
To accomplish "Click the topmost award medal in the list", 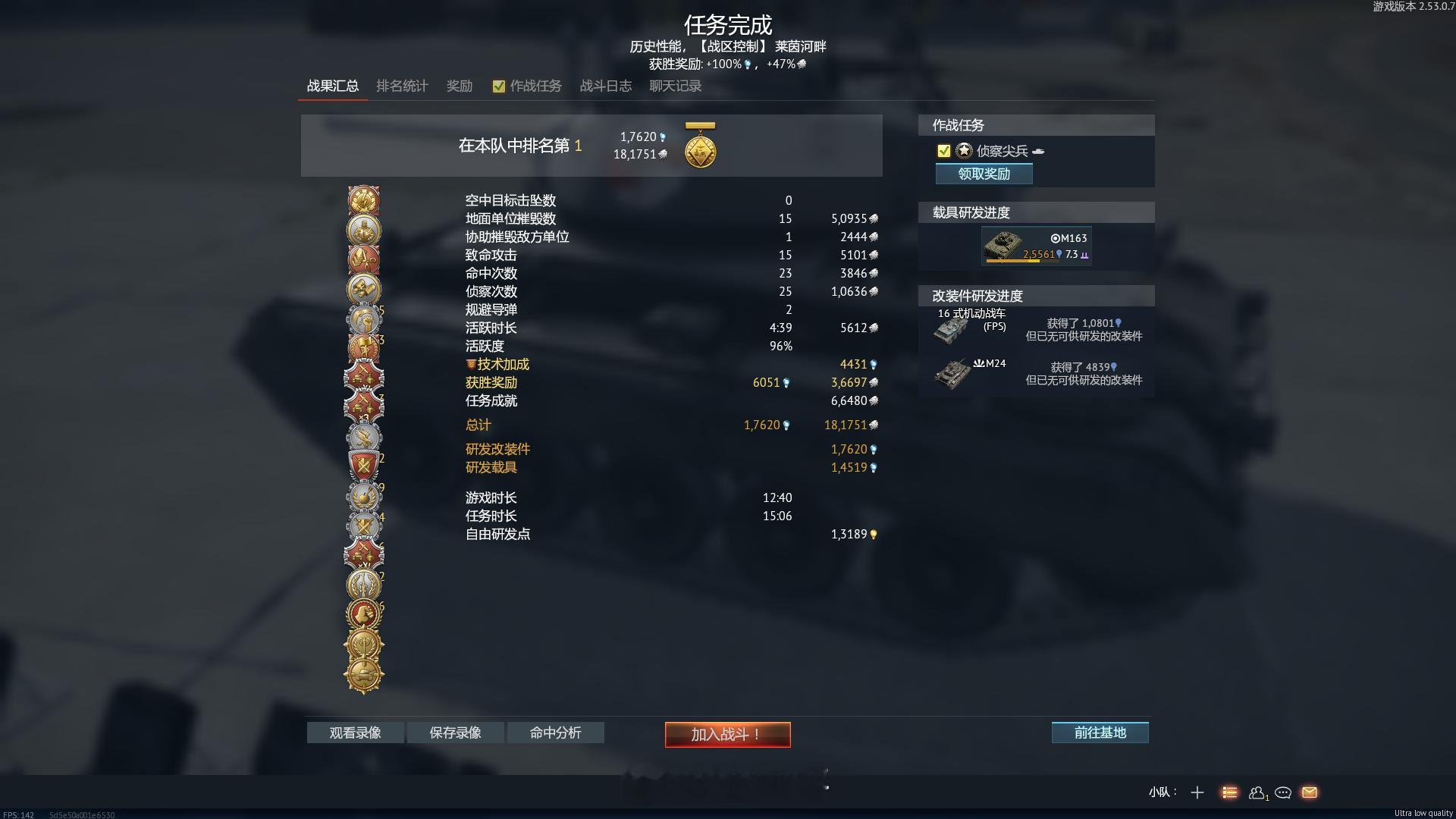I will [363, 199].
